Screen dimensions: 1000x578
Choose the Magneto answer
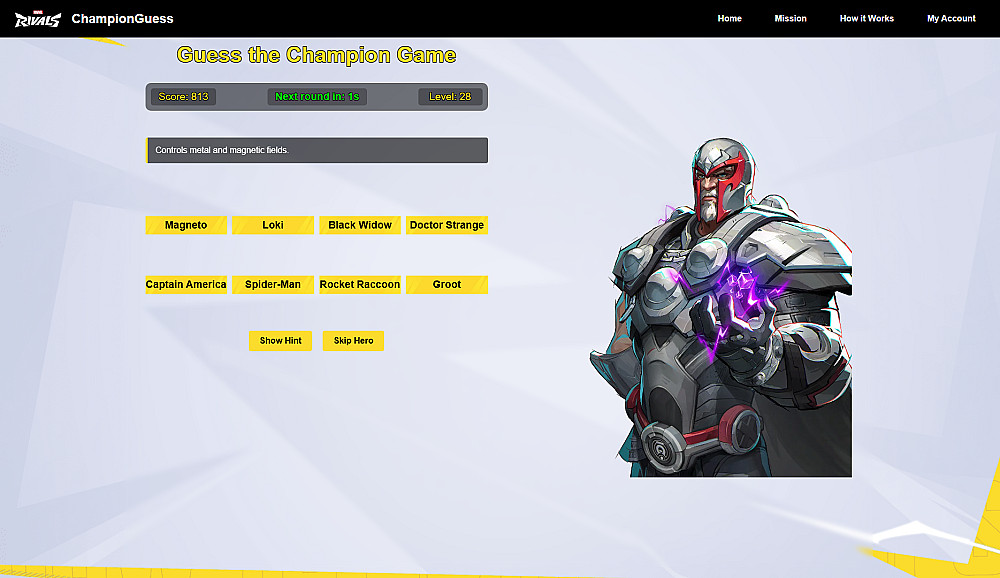pos(186,225)
